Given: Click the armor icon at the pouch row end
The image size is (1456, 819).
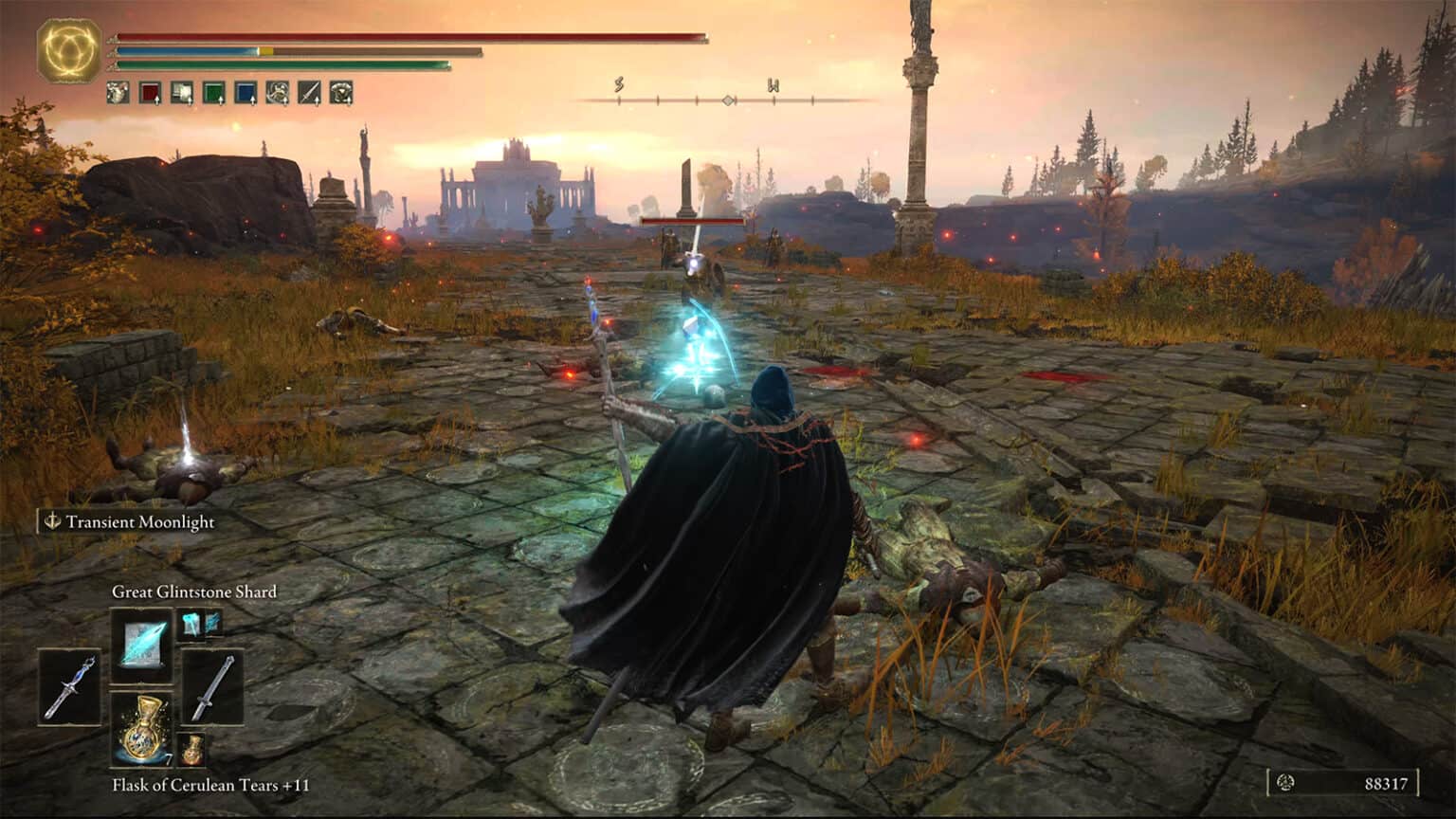Looking at the screenshot, I should coord(341,92).
